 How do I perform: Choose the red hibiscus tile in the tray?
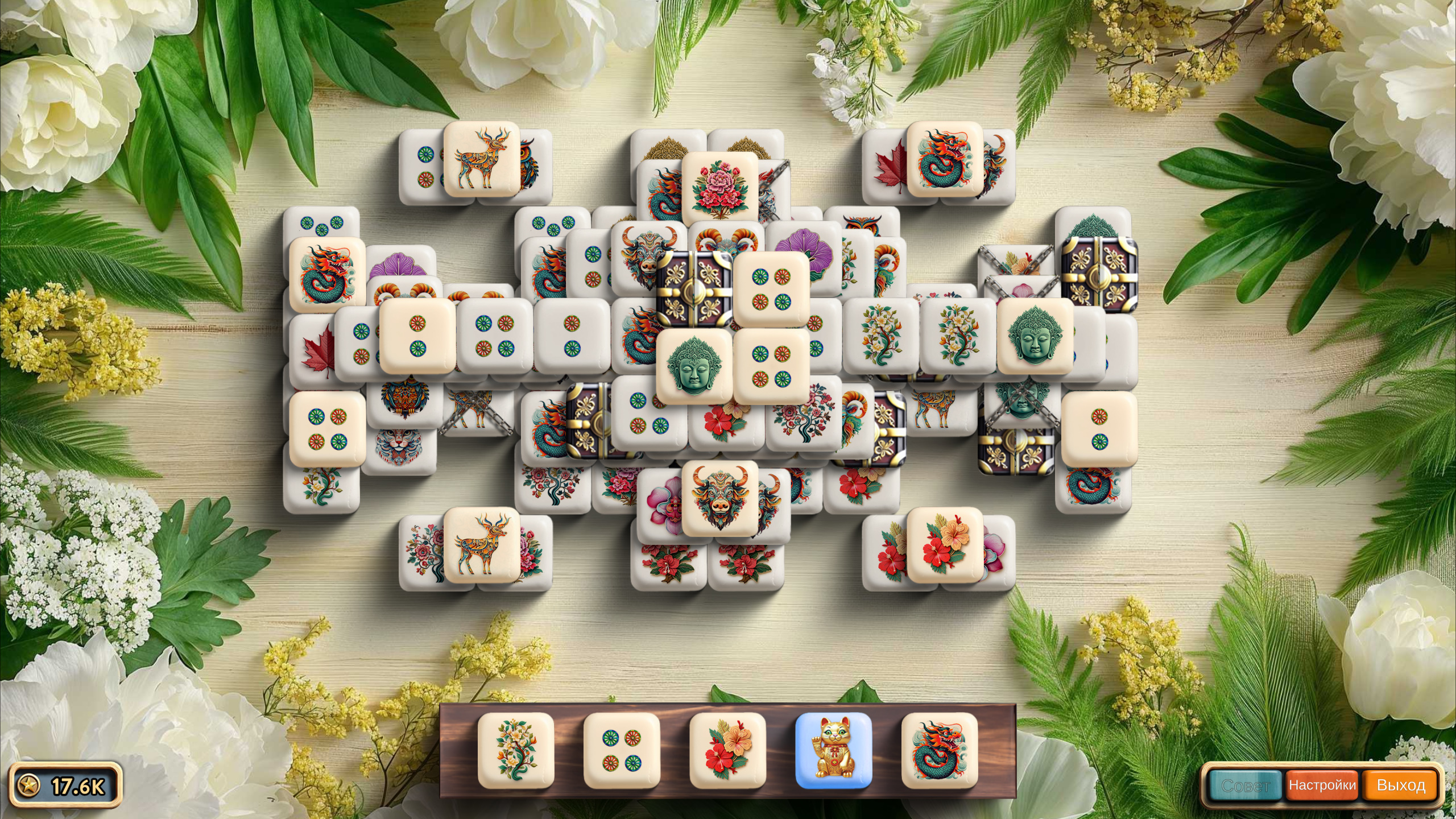click(727, 751)
